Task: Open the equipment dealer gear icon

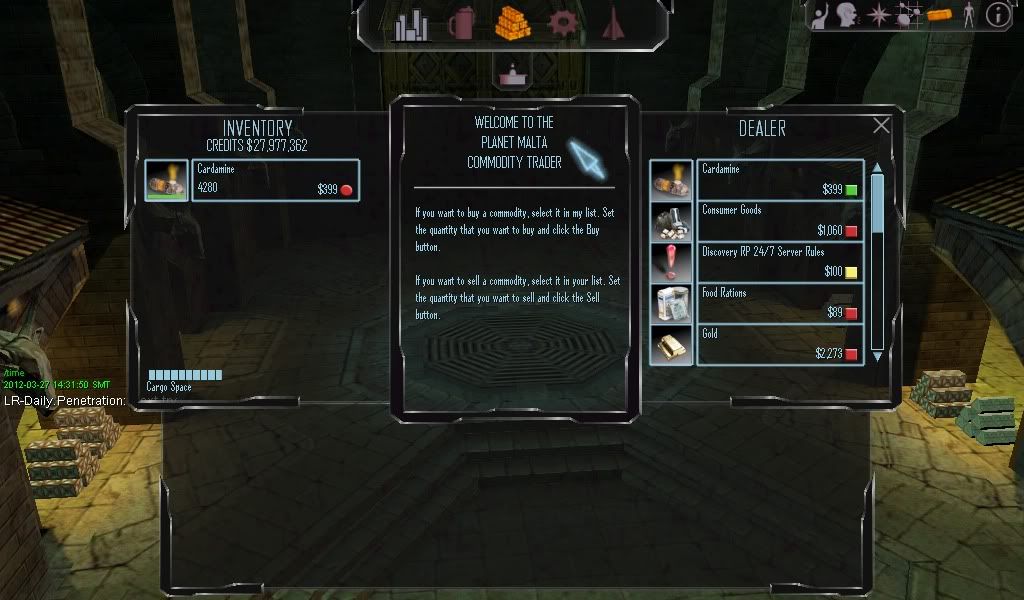Action: pyautogui.click(x=564, y=23)
